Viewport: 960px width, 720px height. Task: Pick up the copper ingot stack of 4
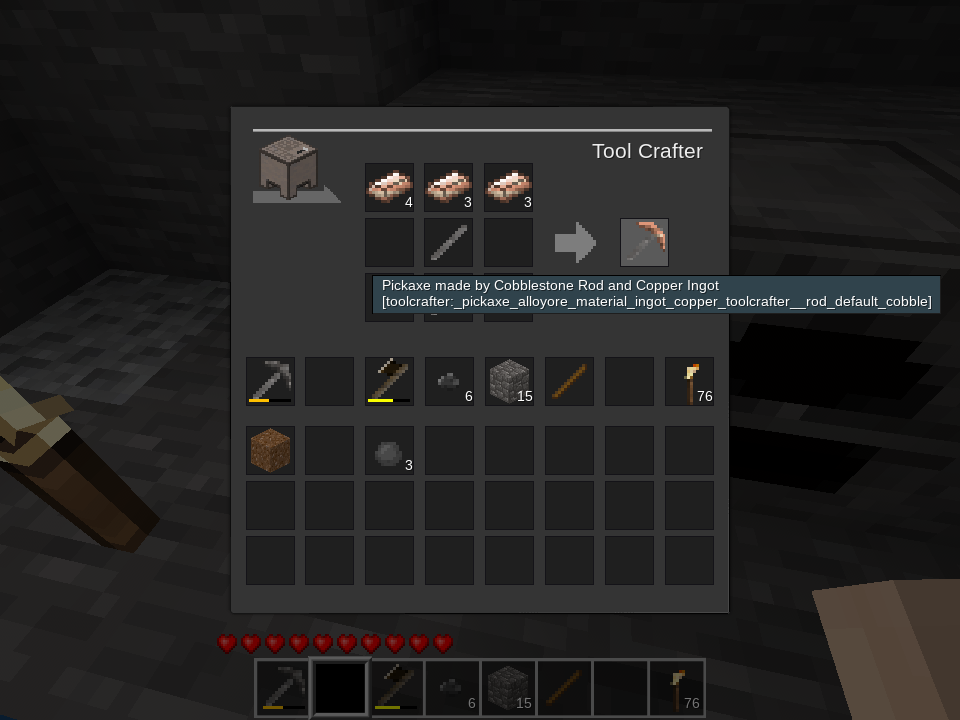click(x=389, y=187)
